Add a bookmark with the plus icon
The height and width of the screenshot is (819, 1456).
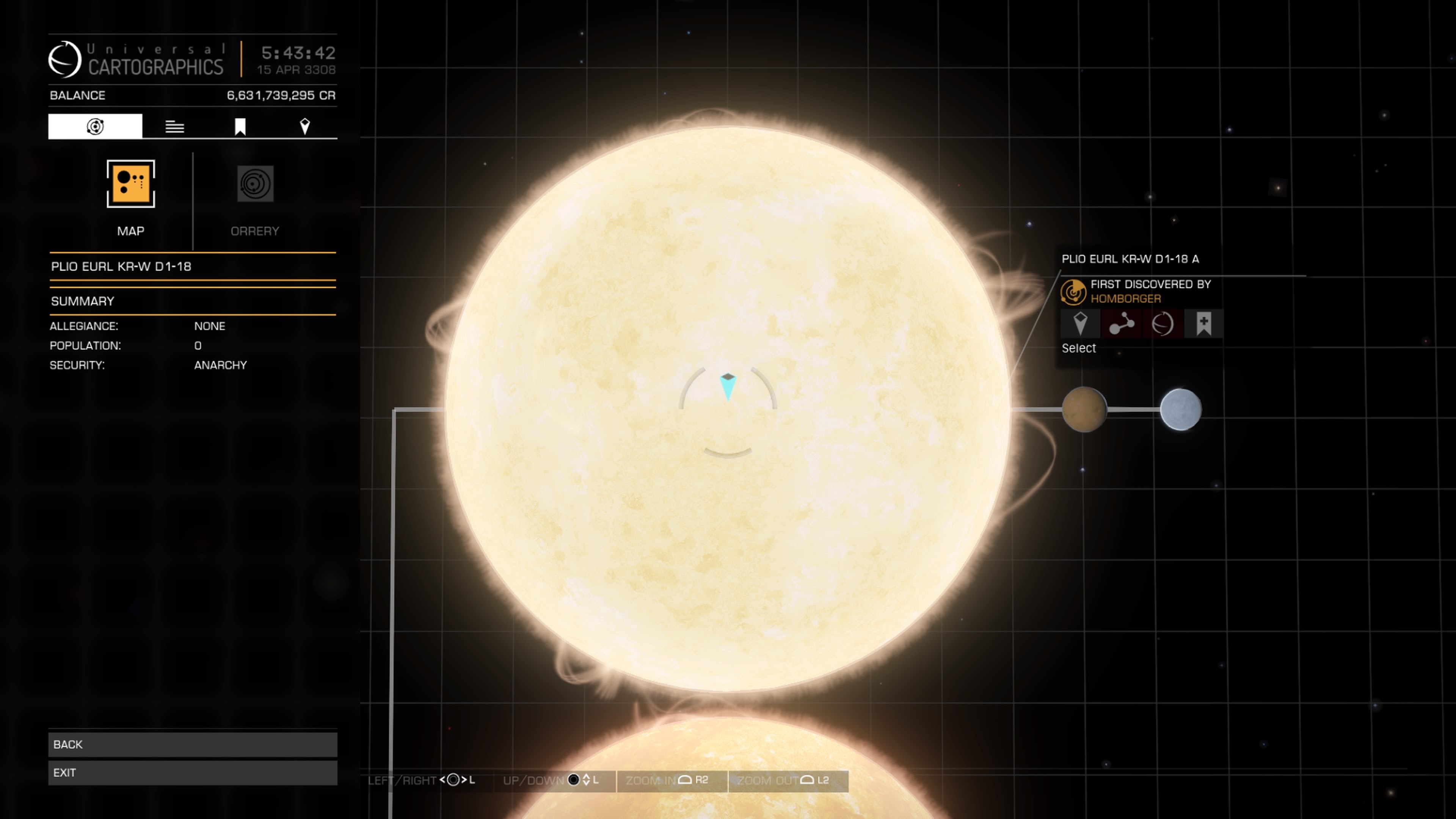1203,324
